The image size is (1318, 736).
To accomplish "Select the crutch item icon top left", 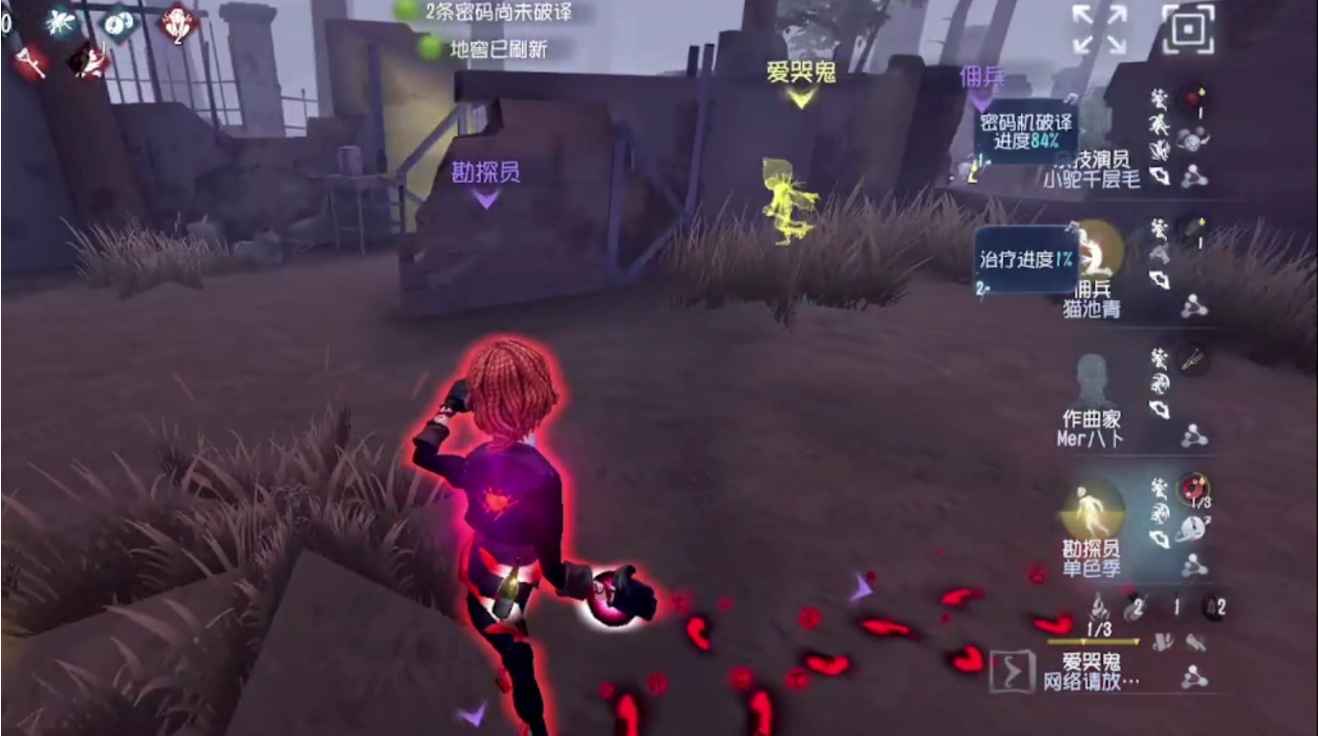I will [x=30, y=60].
